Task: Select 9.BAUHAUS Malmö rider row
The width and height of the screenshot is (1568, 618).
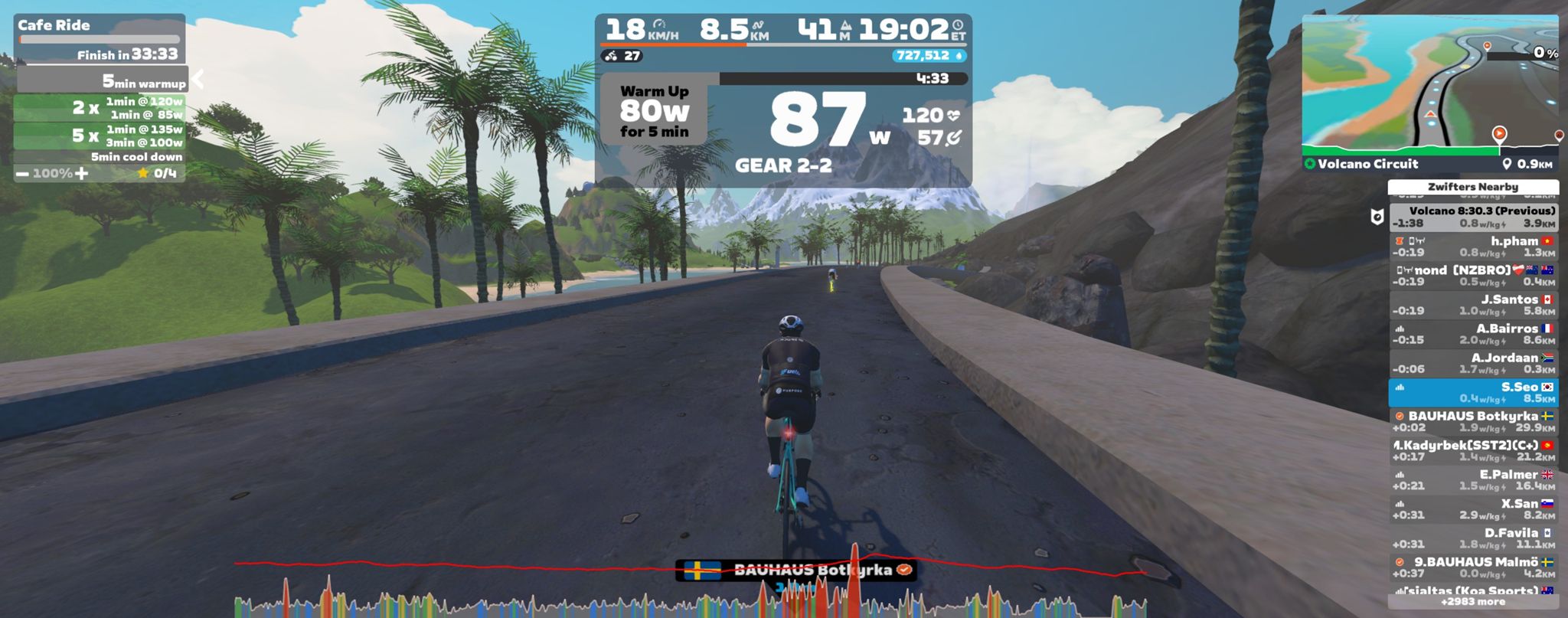Action: coord(1473,567)
